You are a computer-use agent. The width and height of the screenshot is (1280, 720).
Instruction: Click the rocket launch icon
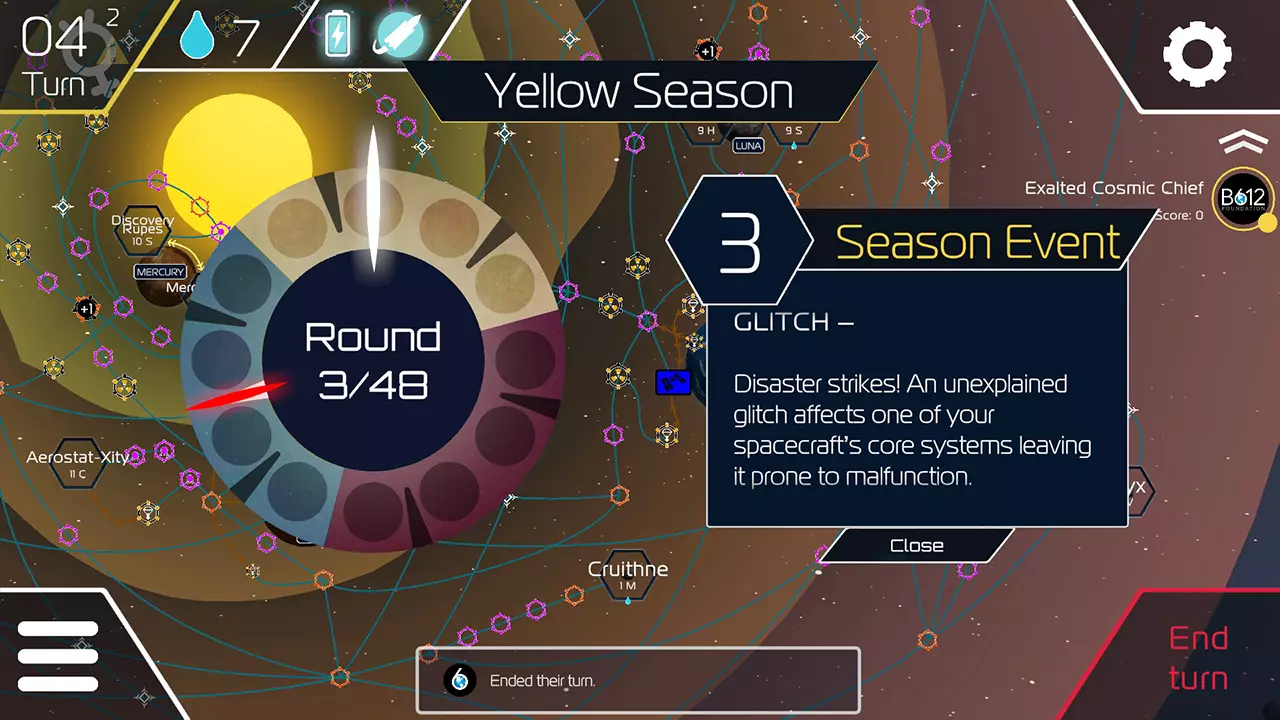[398, 36]
